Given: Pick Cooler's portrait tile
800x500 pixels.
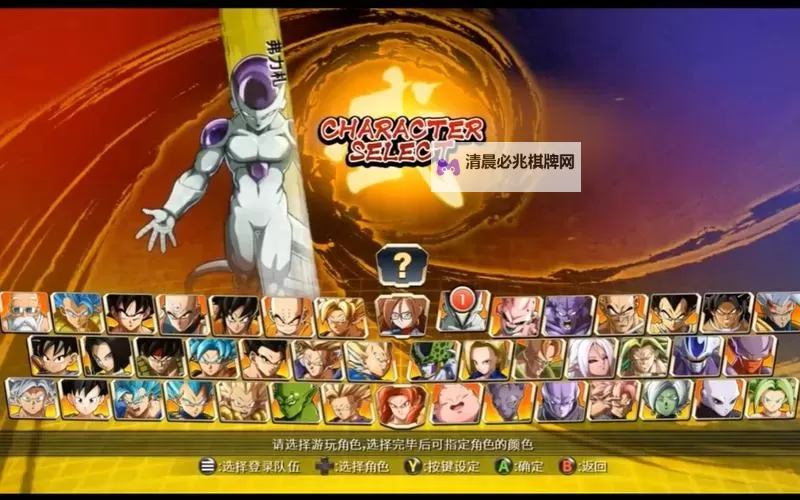Looking at the screenshot, I should (697, 357).
